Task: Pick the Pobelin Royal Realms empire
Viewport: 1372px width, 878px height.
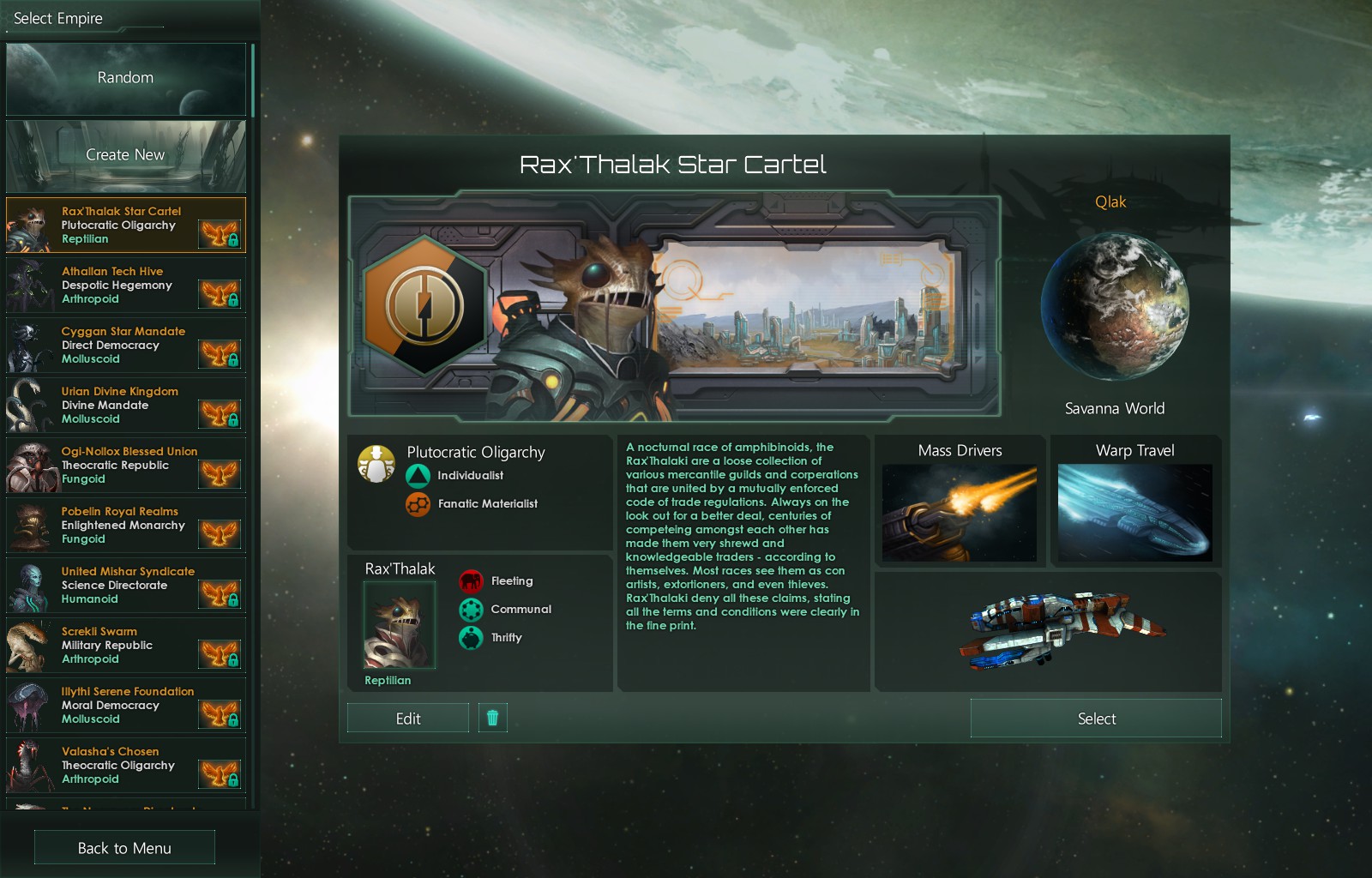Action: pos(125,526)
